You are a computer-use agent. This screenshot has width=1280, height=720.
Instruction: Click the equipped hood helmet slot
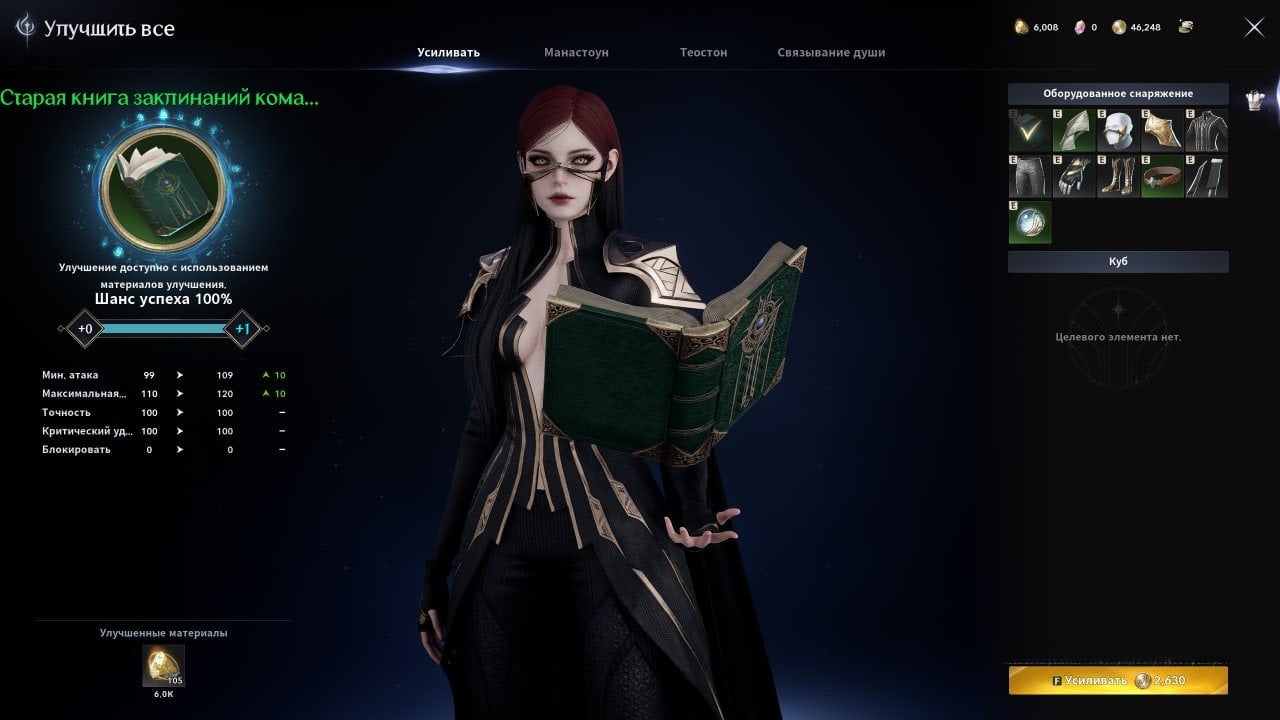coord(1118,130)
